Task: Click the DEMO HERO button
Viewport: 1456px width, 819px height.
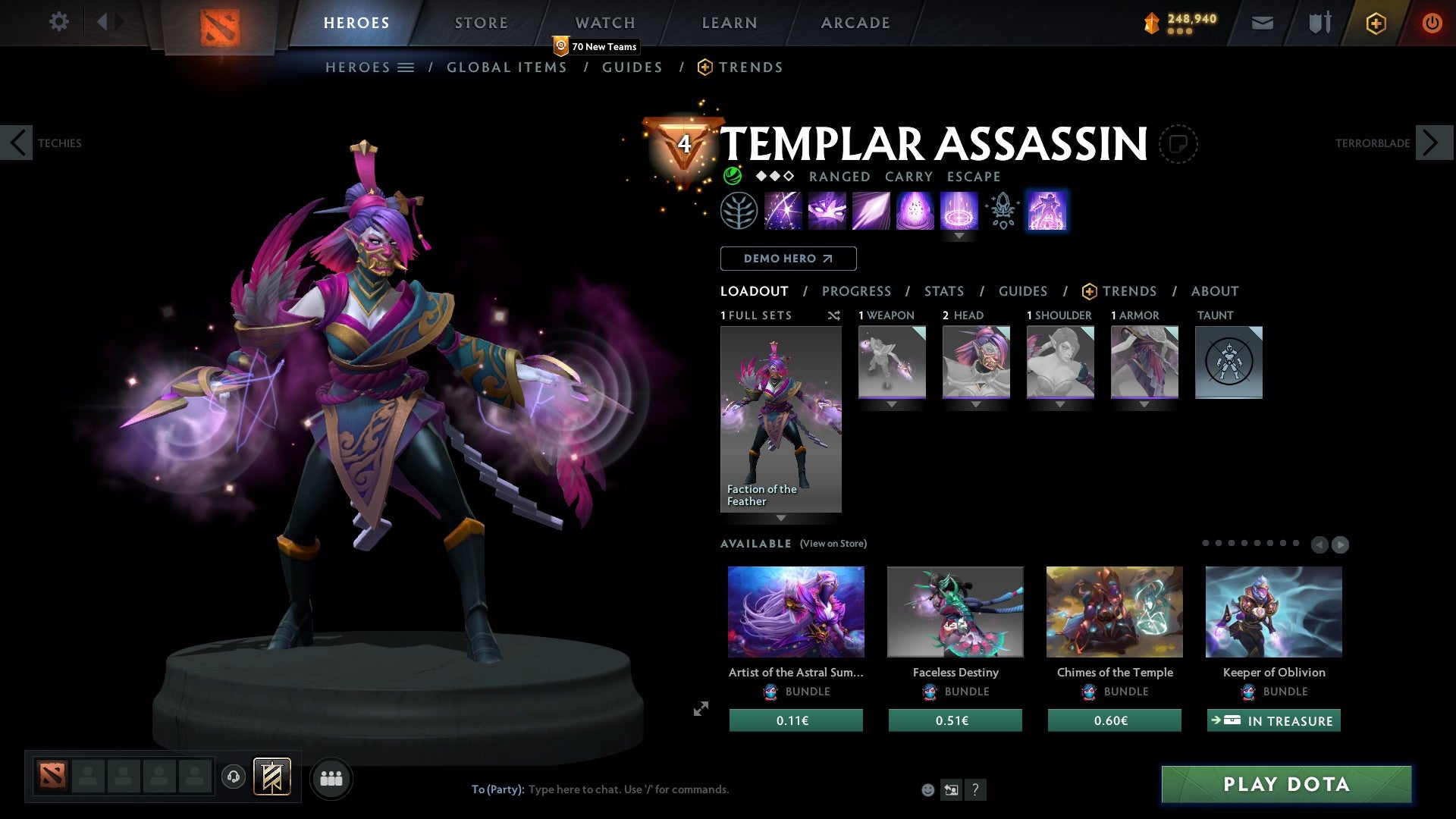Action: [x=788, y=259]
